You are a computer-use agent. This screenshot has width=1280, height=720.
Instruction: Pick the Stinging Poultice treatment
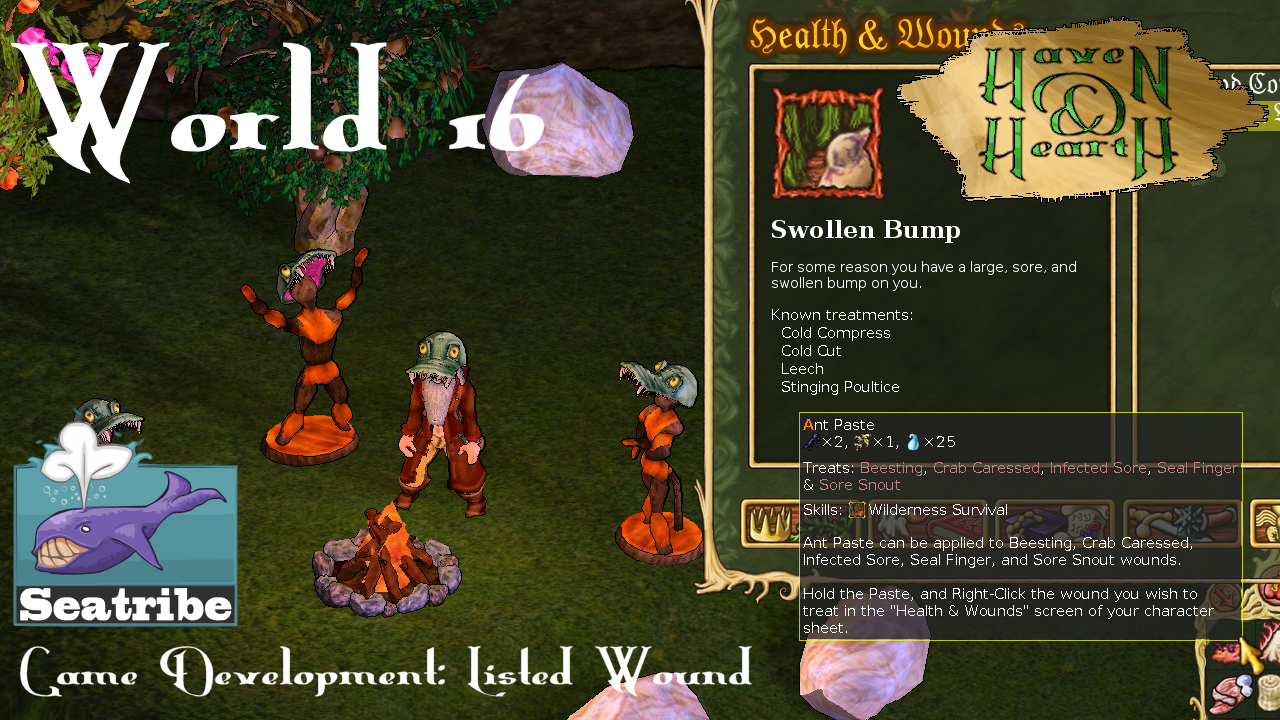840,386
